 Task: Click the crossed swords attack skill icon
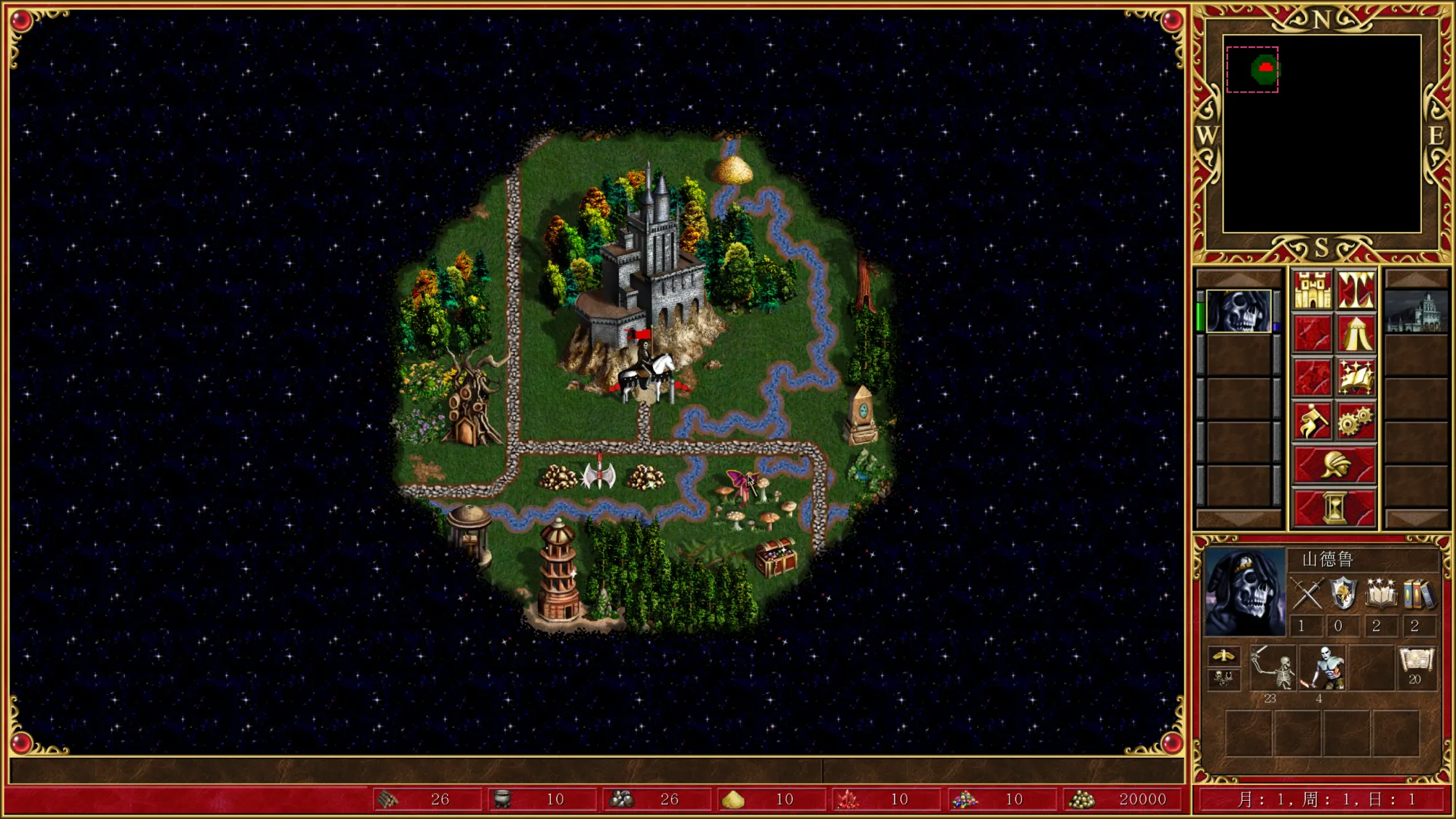[x=1307, y=593]
